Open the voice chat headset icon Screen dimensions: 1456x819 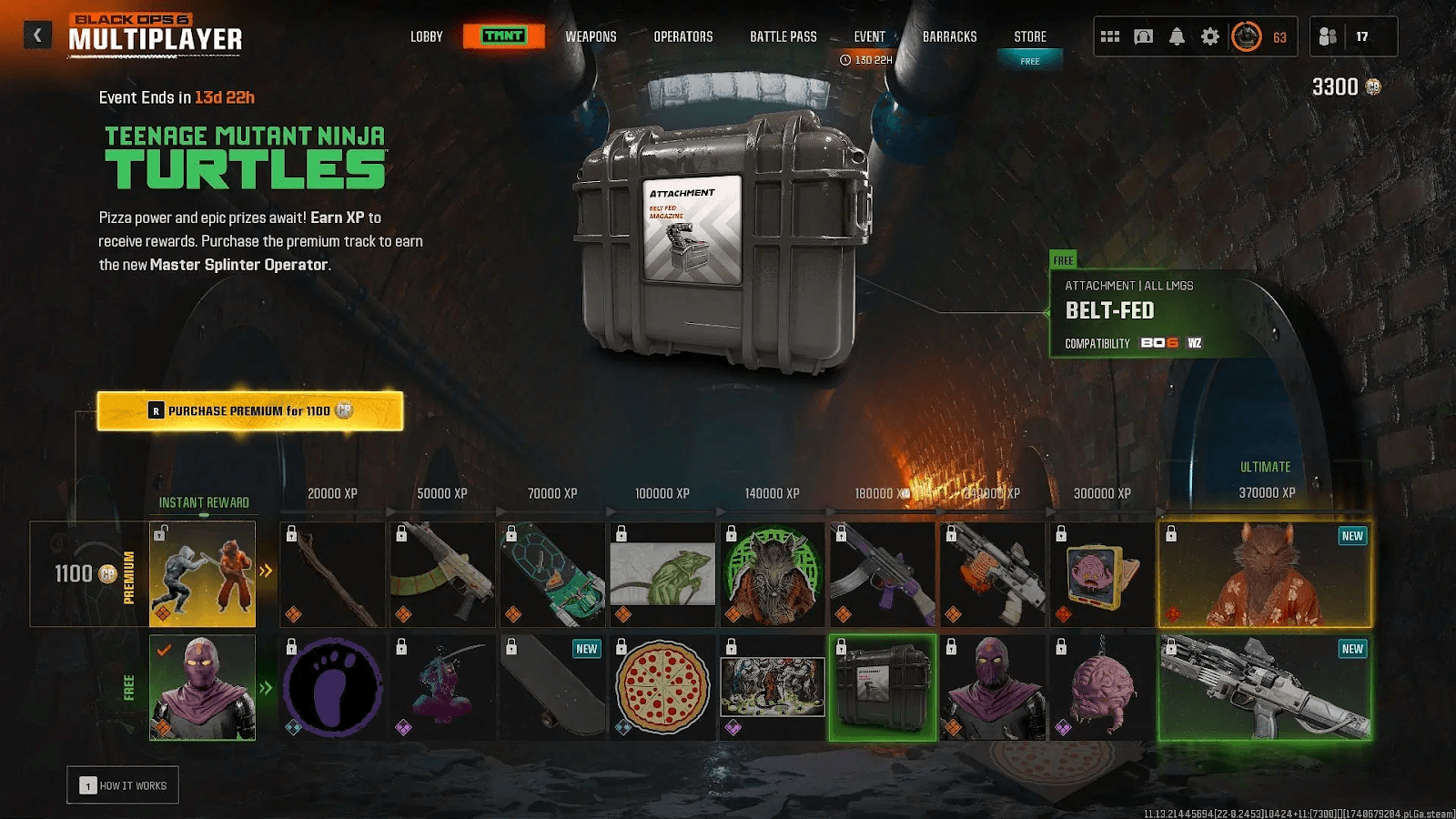pos(1142,36)
